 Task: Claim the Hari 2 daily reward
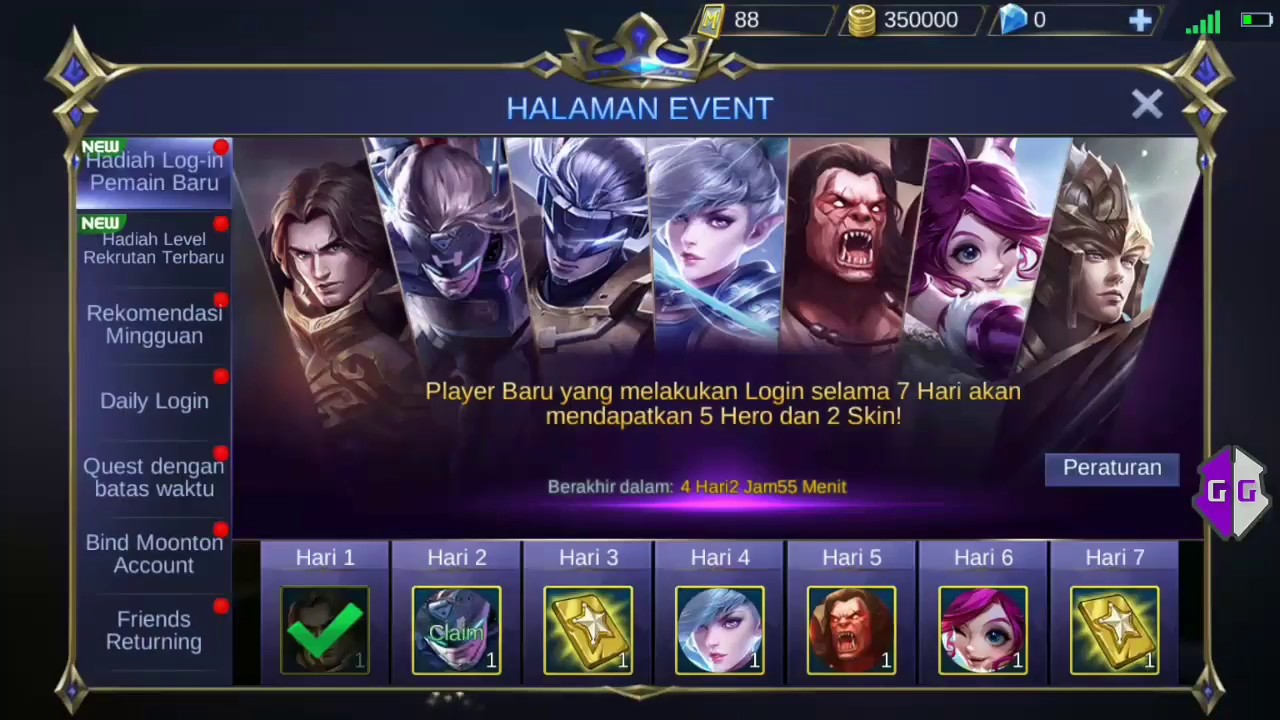tap(457, 630)
